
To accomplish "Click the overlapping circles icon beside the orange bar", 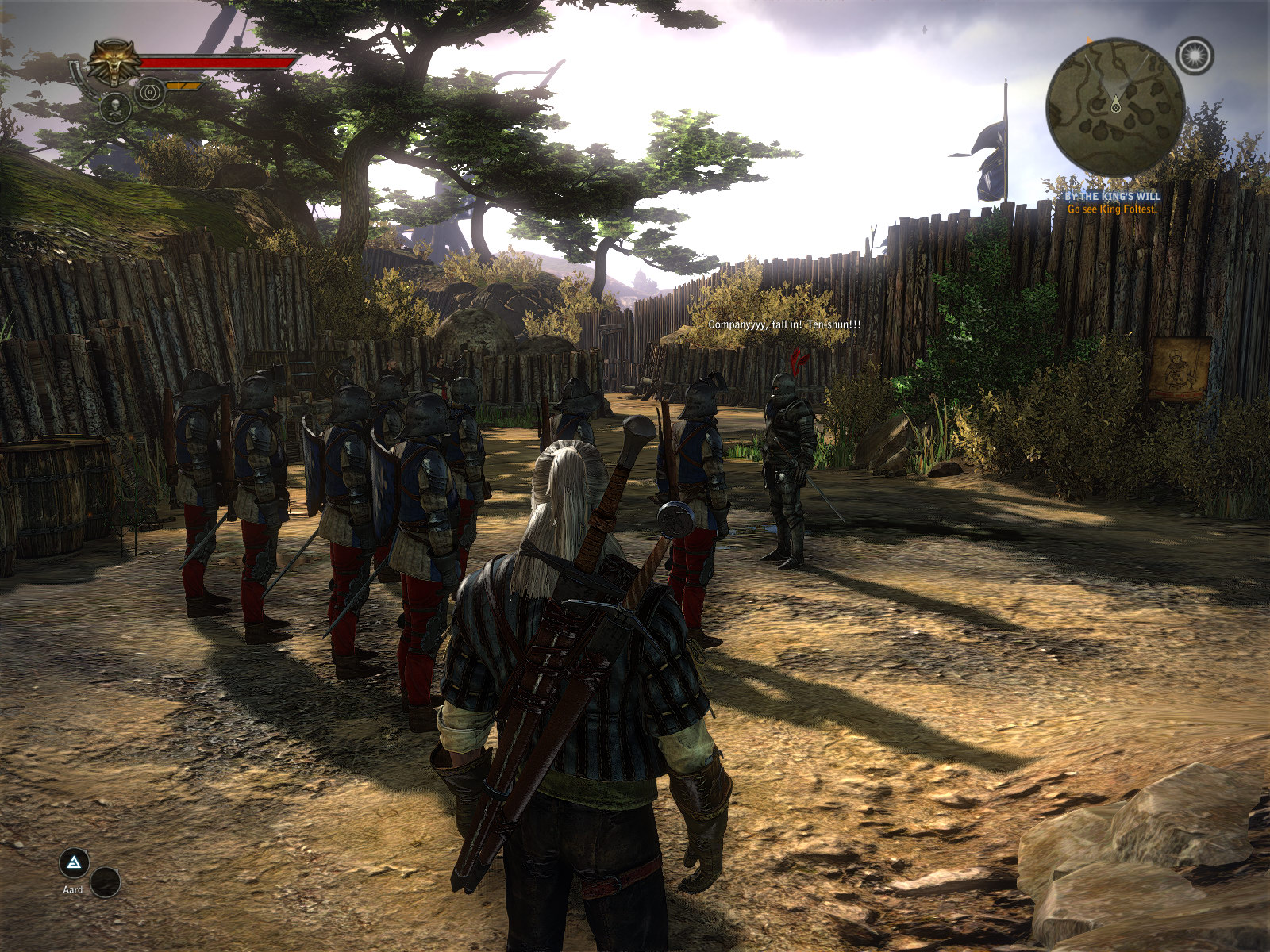I will (150, 93).
